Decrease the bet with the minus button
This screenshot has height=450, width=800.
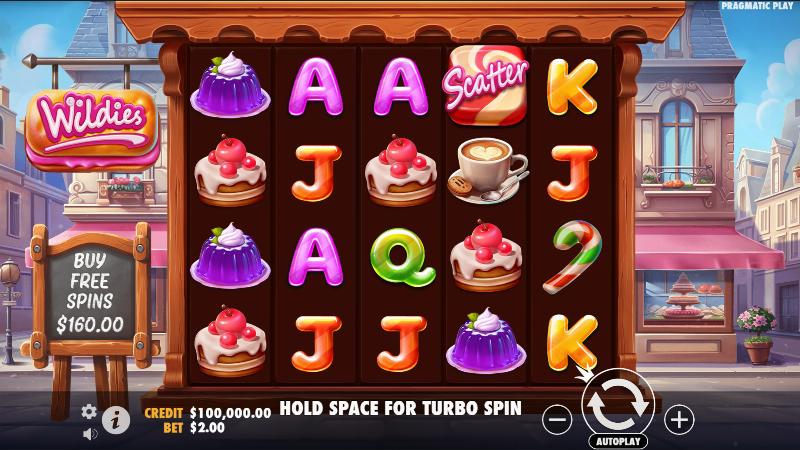pyautogui.click(x=557, y=419)
